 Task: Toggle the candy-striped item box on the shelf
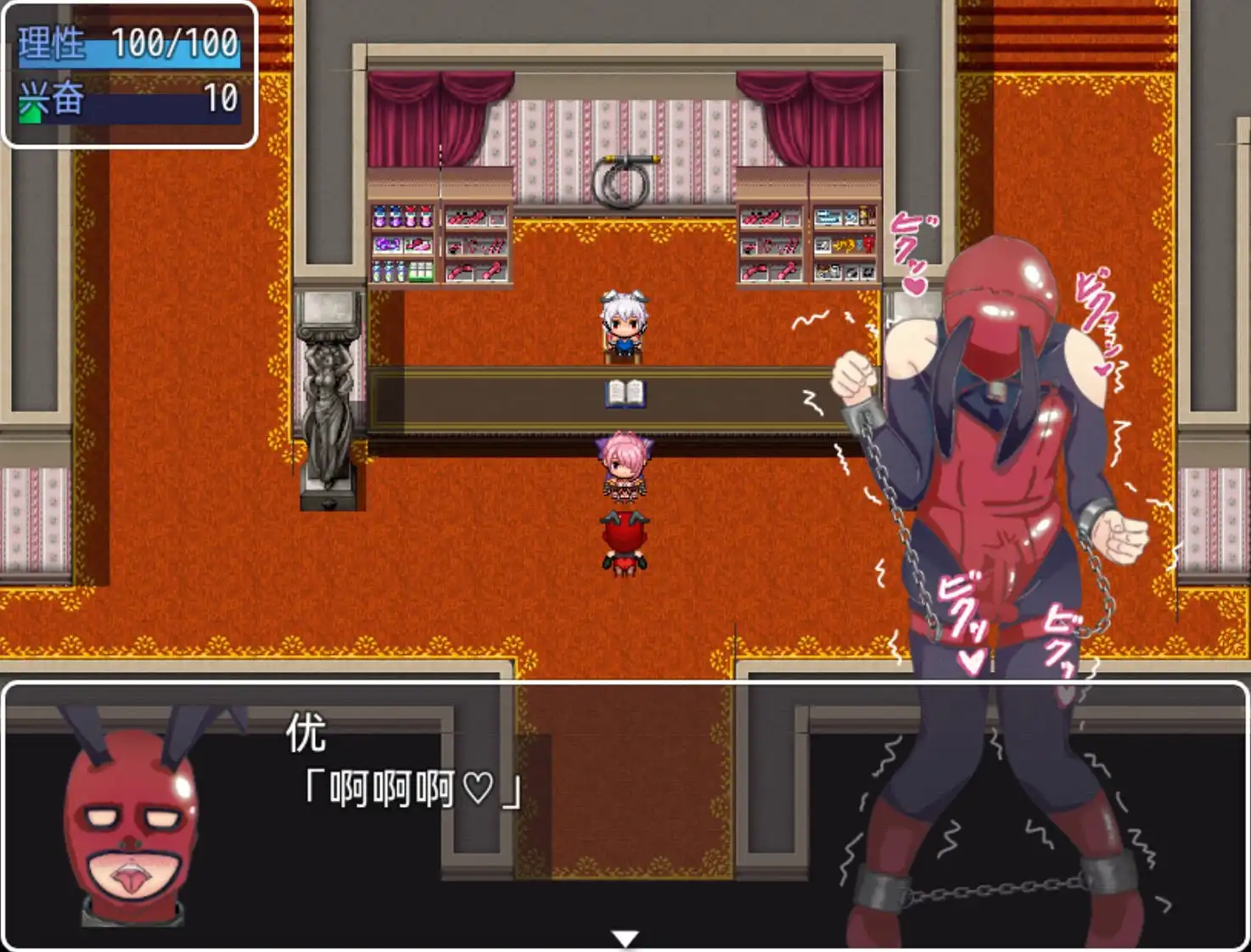pyautogui.click(x=421, y=271)
